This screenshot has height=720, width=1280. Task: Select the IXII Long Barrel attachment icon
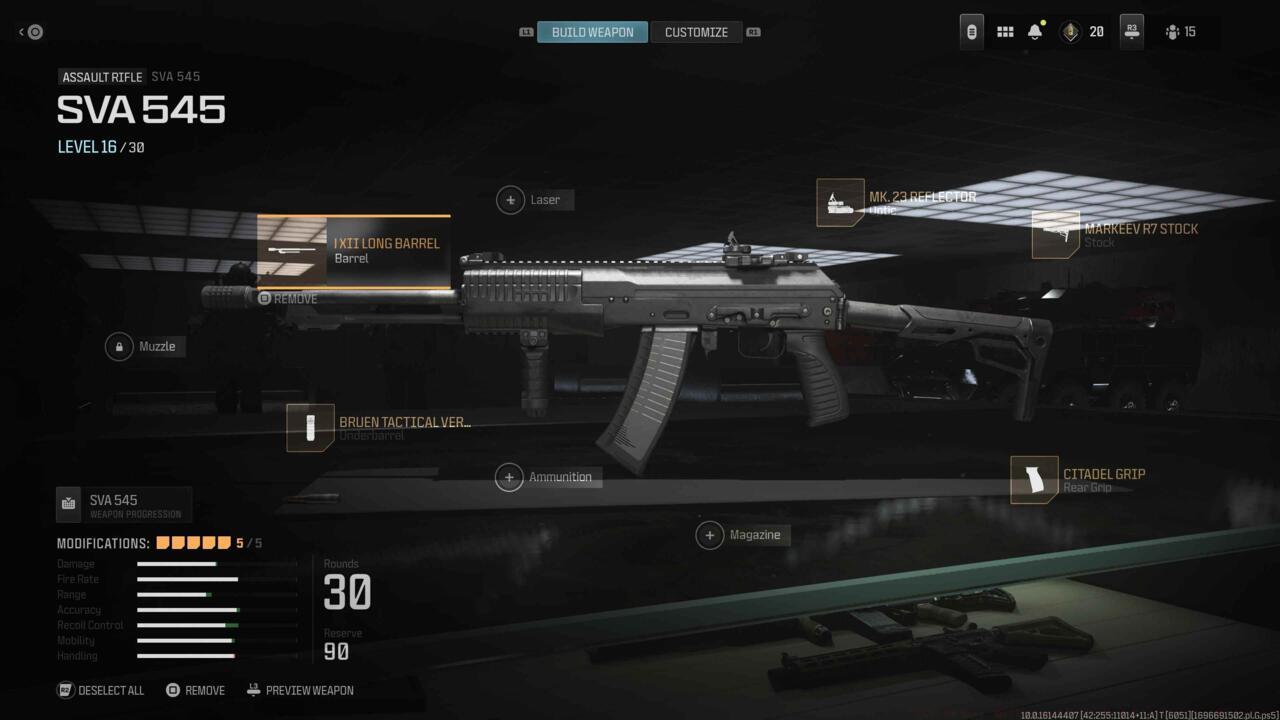pos(292,250)
